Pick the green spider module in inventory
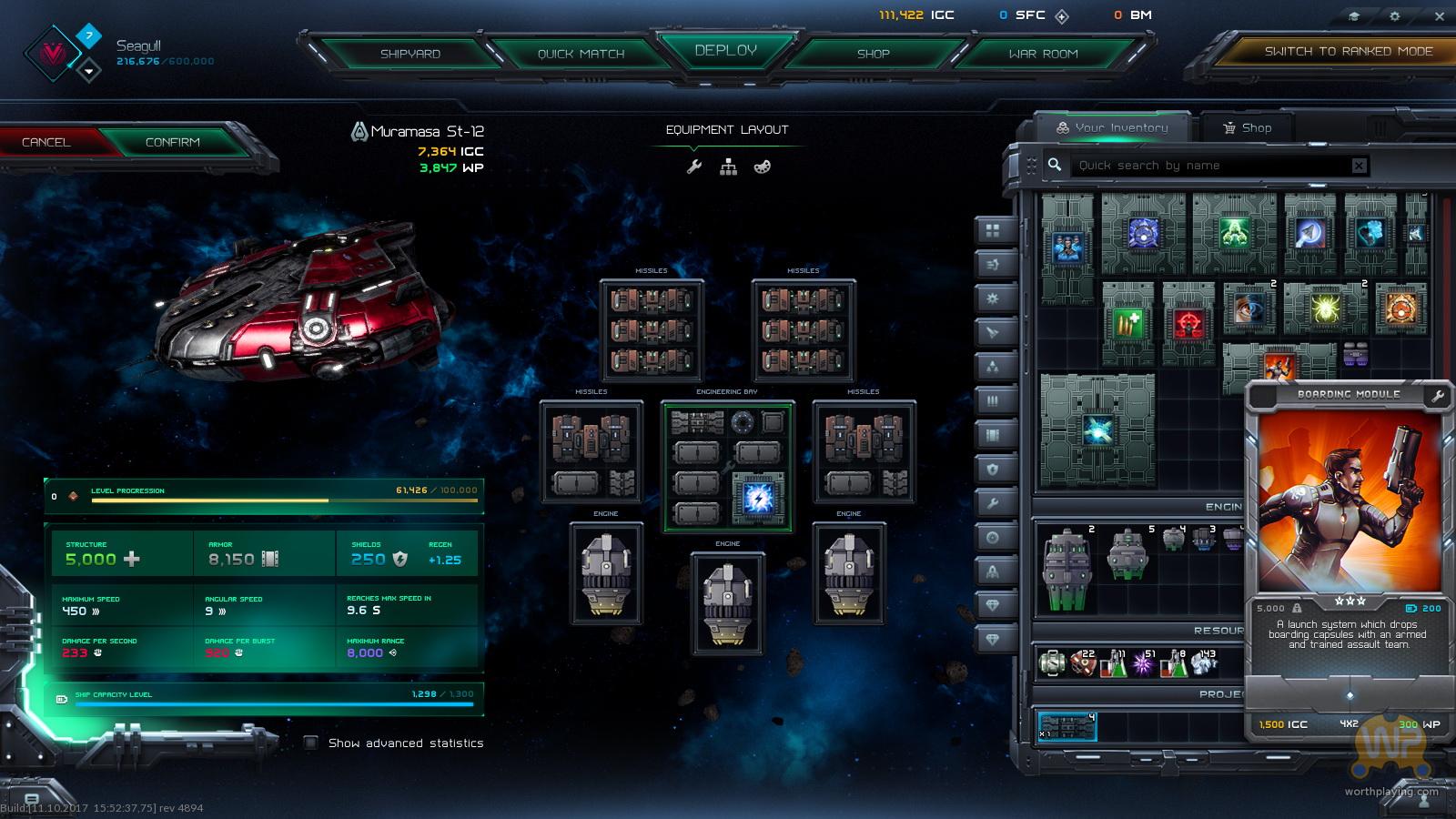 click(1325, 309)
